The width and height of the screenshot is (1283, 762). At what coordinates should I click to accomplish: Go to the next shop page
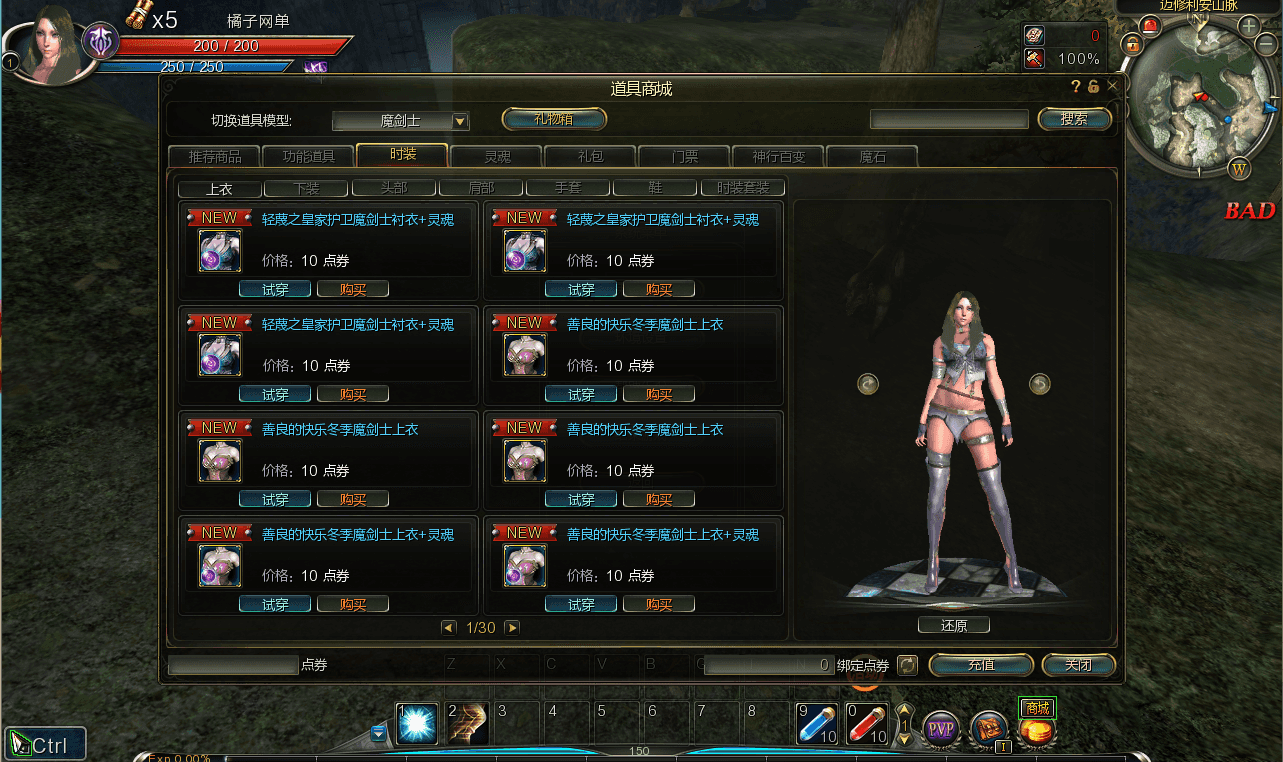point(512,628)
